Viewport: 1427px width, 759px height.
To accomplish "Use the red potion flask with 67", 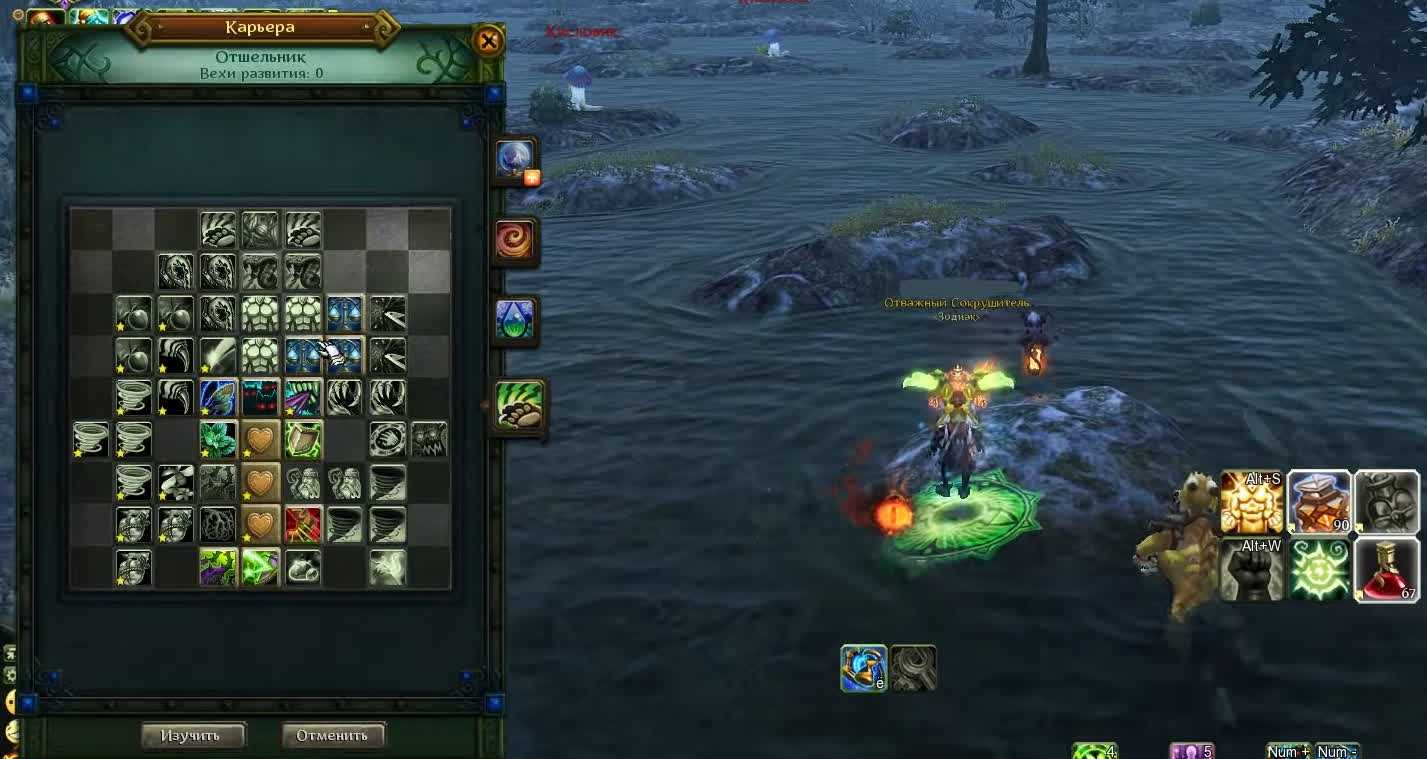I will pyautogui.click(x=1387, y=569).
